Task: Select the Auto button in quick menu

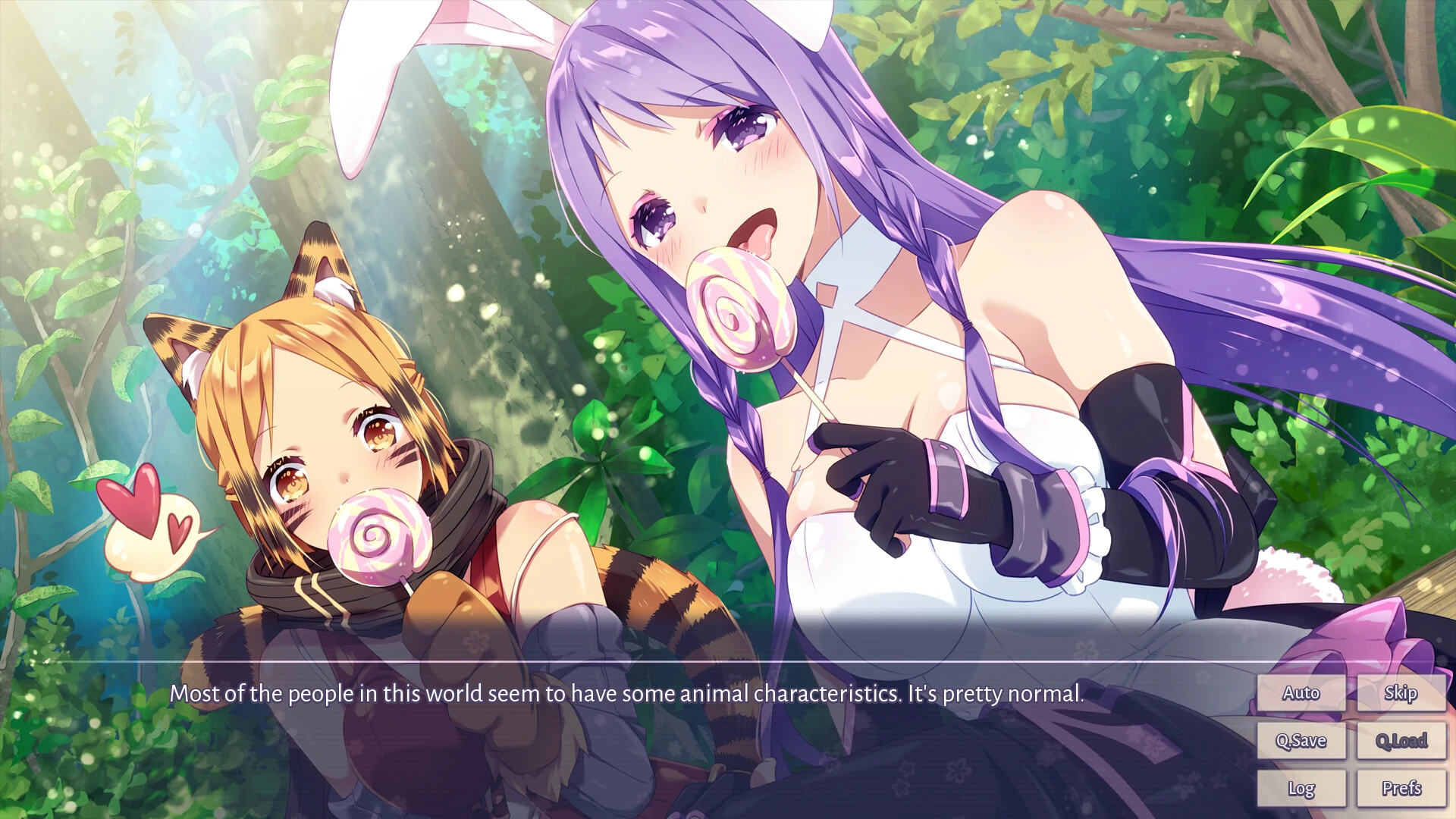Action: point(1301,692)
